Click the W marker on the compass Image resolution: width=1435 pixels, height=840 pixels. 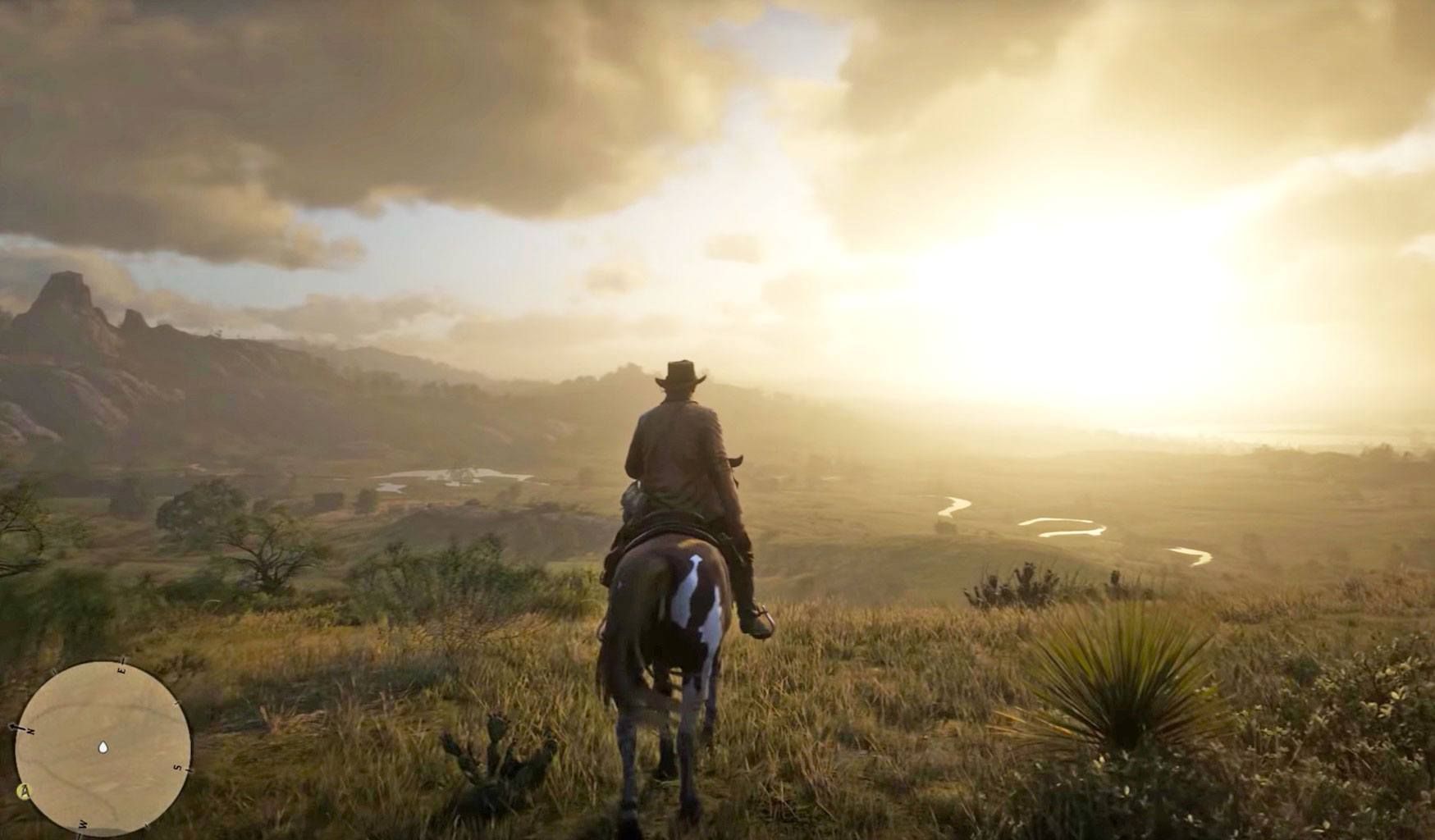click(x=83, y=824)
